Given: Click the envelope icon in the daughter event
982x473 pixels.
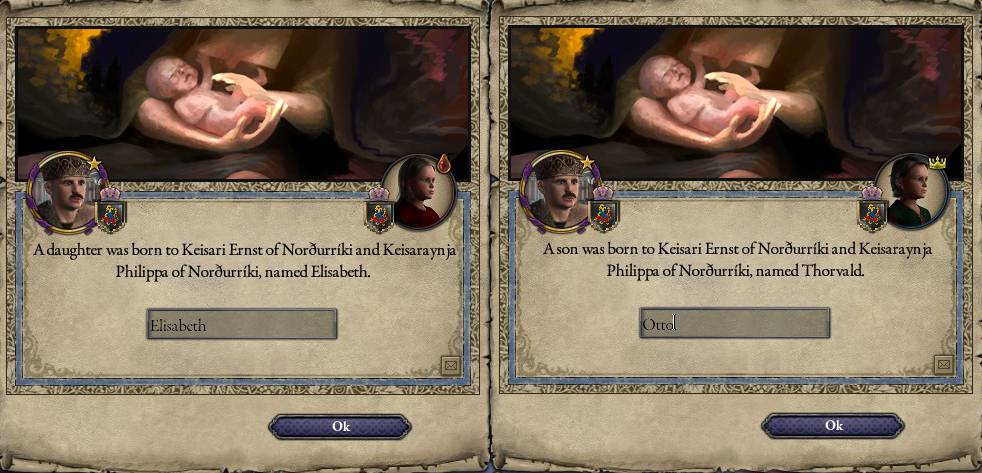Looking at the screenshot, I should click(x=449, y=366).
